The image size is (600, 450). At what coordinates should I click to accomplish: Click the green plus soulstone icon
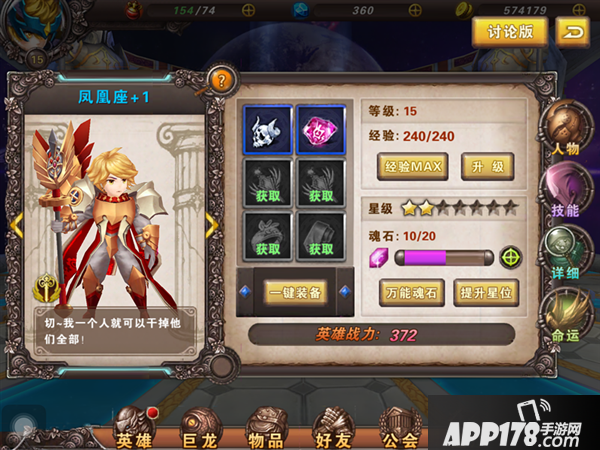click(511, 258)
